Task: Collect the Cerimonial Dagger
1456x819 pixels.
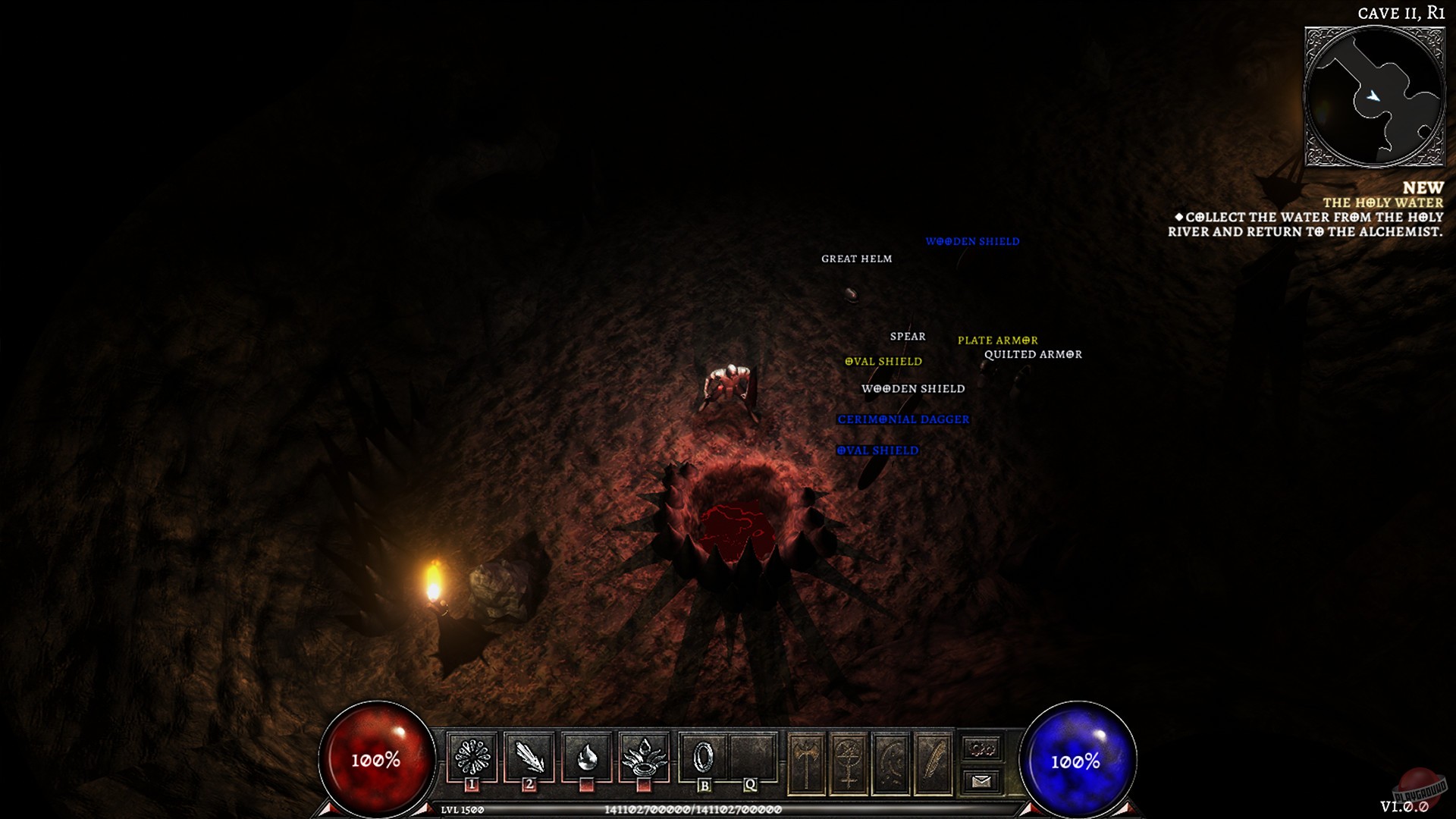Action: pos(902,418)
